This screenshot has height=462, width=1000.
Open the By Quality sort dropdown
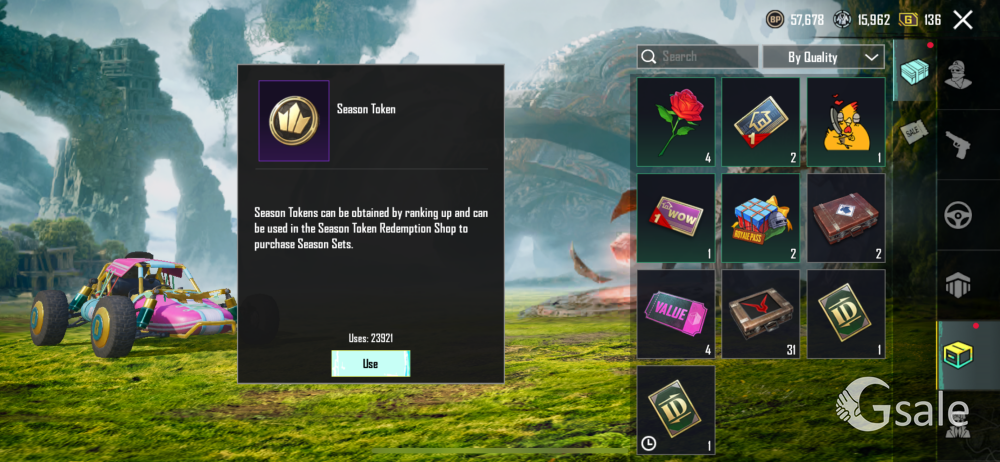click(823, 57)
